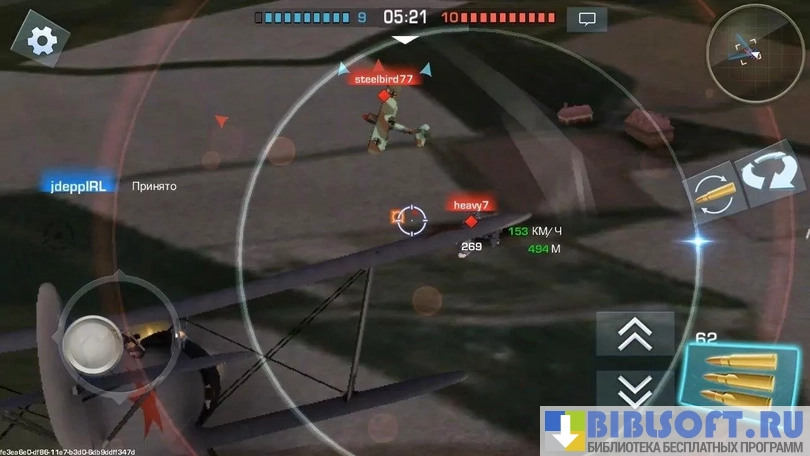Viewport: 810px width, 456px height.
Task: Open the settings gear menu
Action: click(42, 40)
